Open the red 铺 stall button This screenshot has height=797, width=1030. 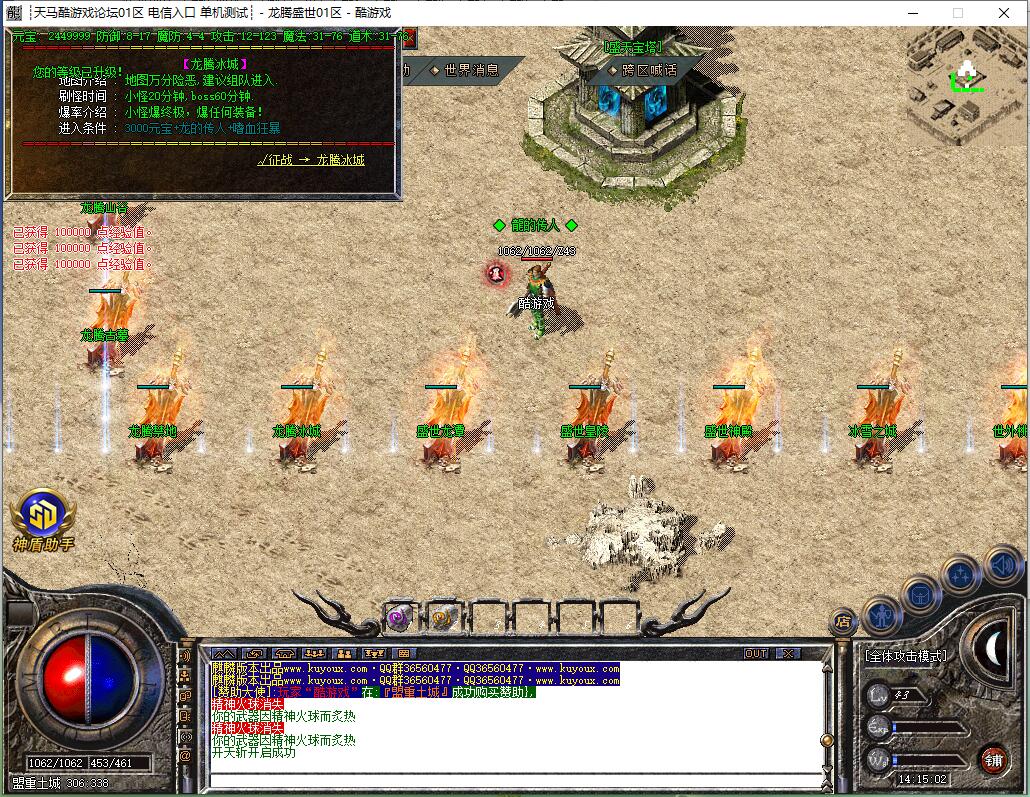993,758
